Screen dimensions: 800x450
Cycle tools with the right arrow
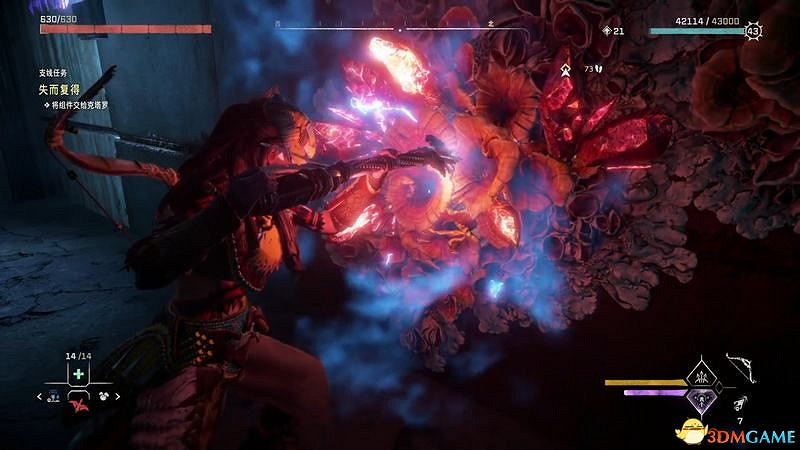tap(115, 397)
